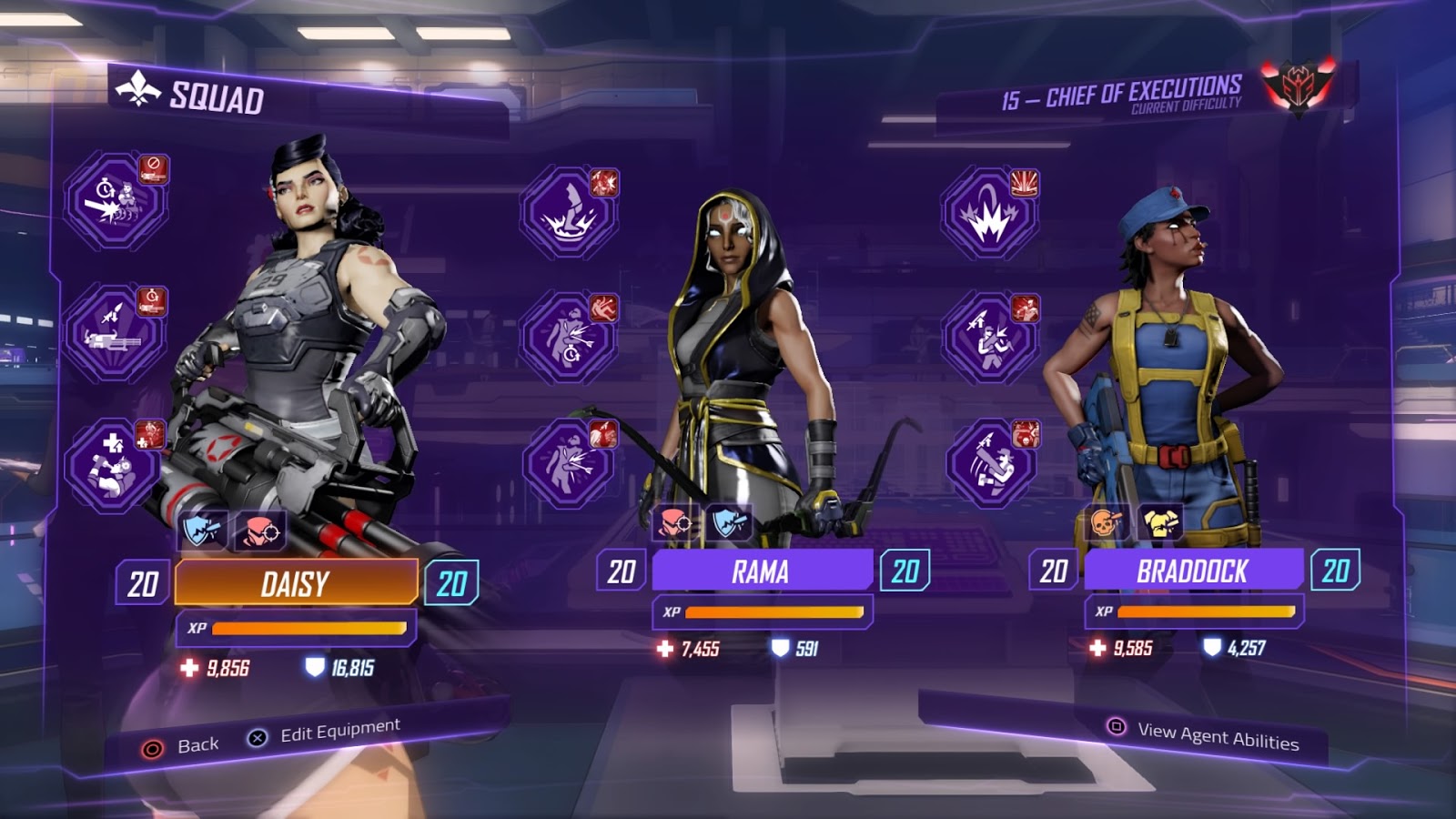Select Daisy's name banner
This screenshot has width=1456, height=819.
click(x=296, y=583)
